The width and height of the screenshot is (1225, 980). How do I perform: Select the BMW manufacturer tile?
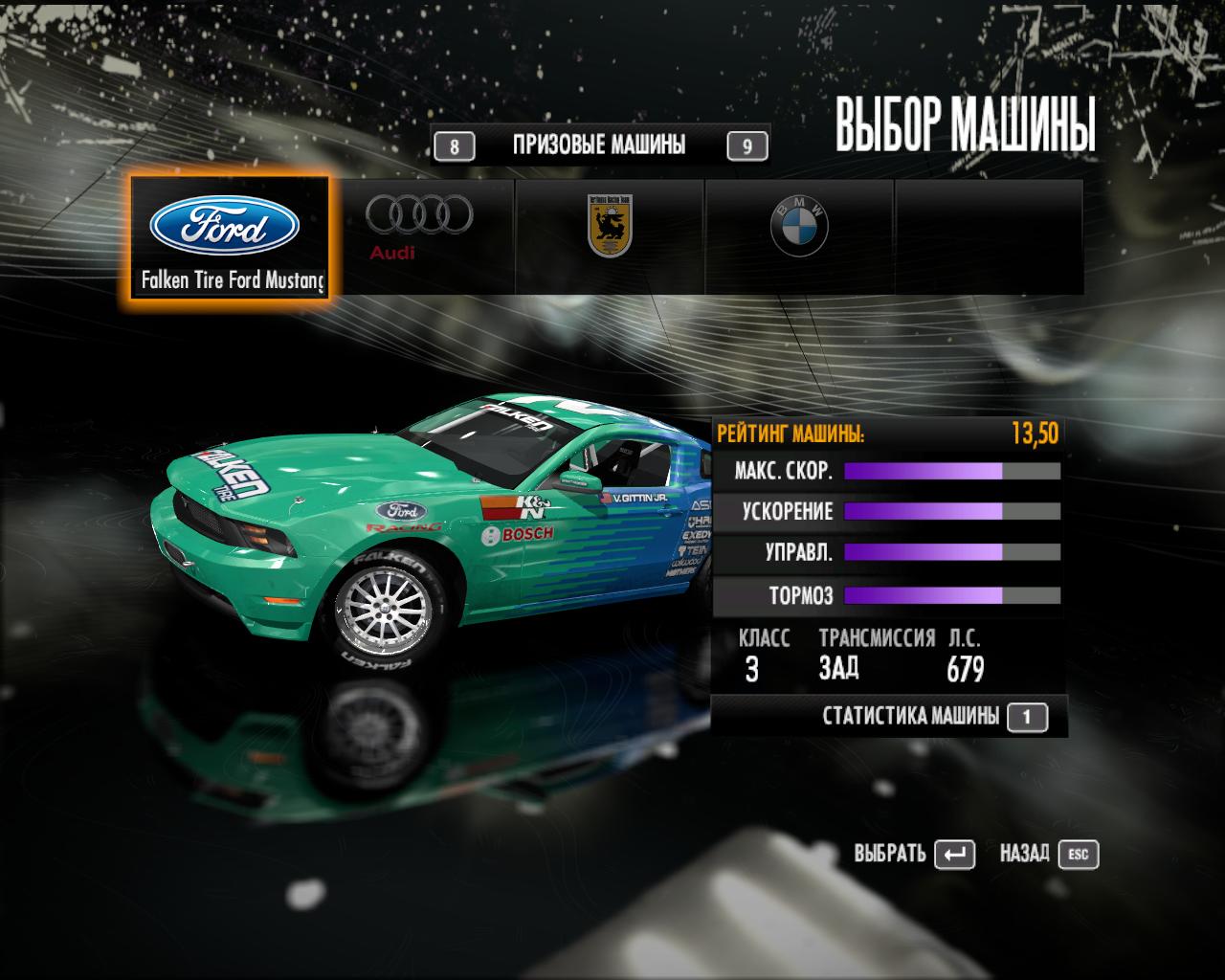click(x=798, y=235)
